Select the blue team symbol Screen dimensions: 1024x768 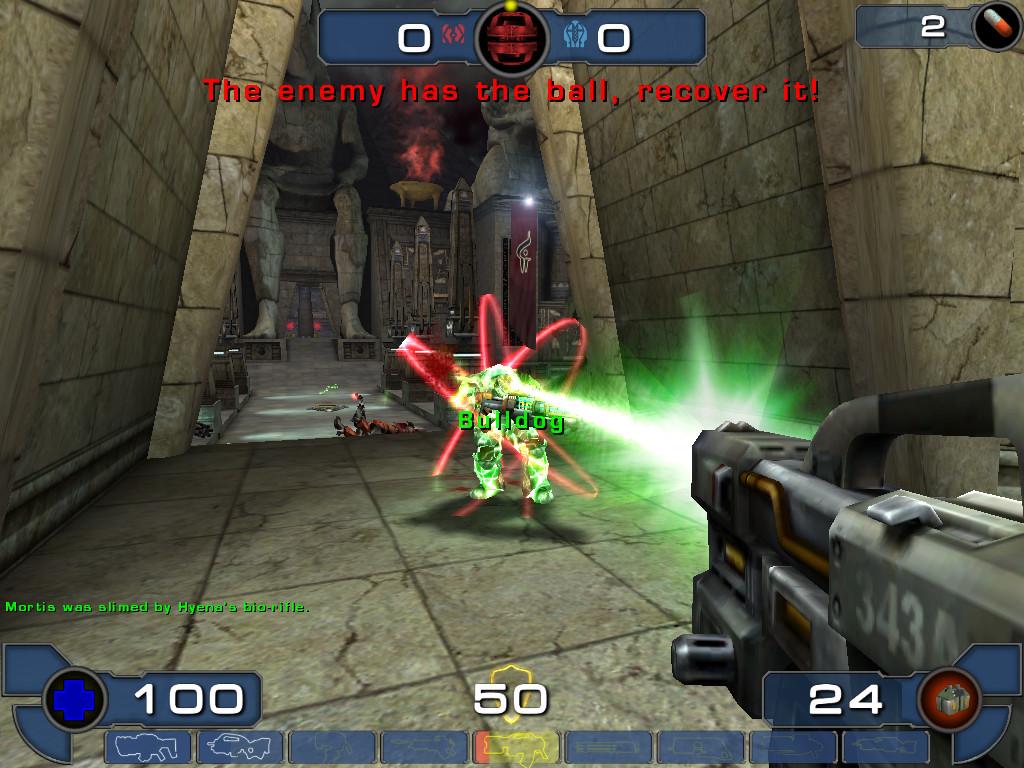(575, 38)
